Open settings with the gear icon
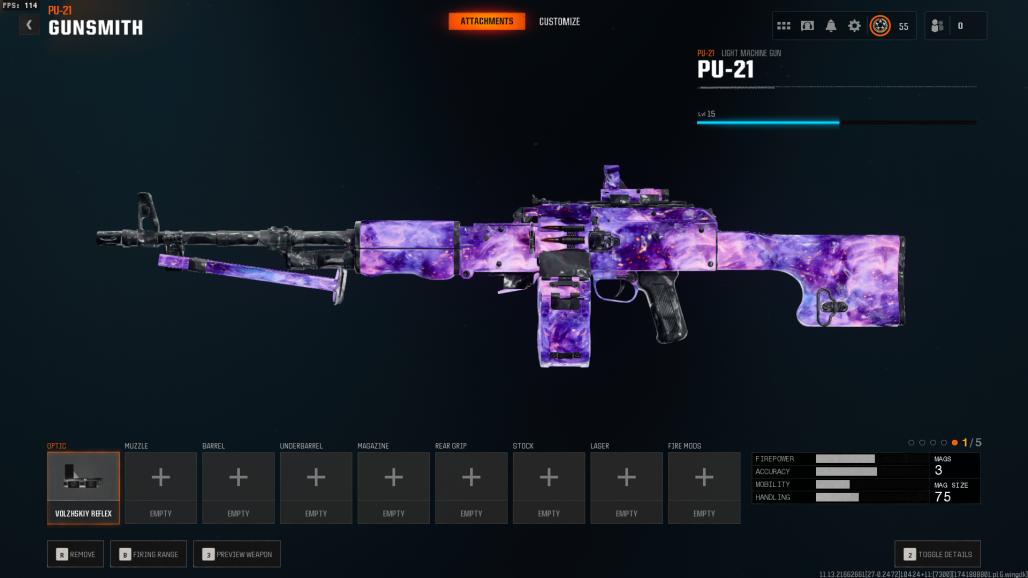This screenshot has width=1028, height=578. pyautogui.click(x=854, y=26)
